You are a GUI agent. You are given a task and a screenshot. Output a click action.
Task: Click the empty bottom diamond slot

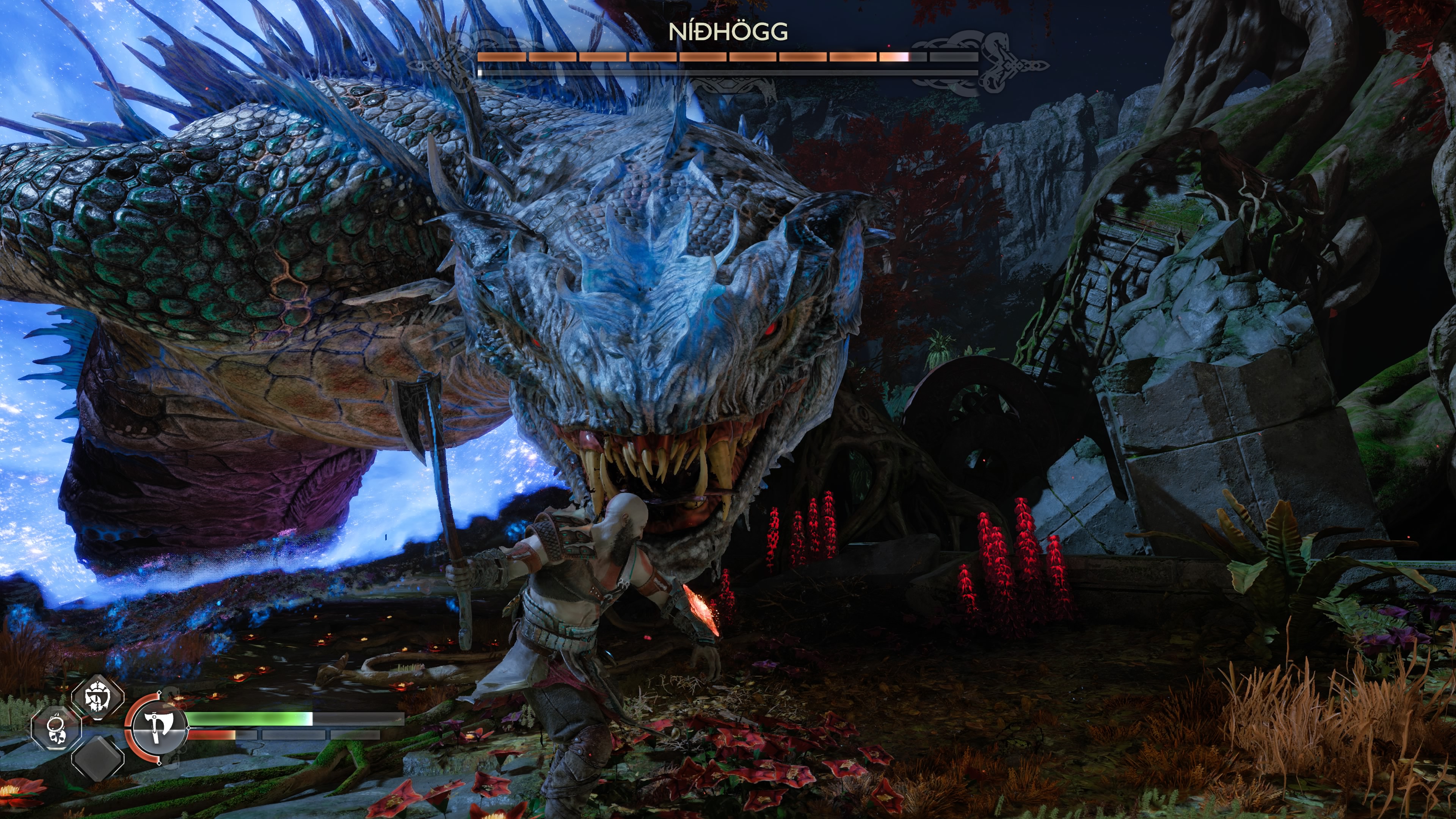click(98, 758)
